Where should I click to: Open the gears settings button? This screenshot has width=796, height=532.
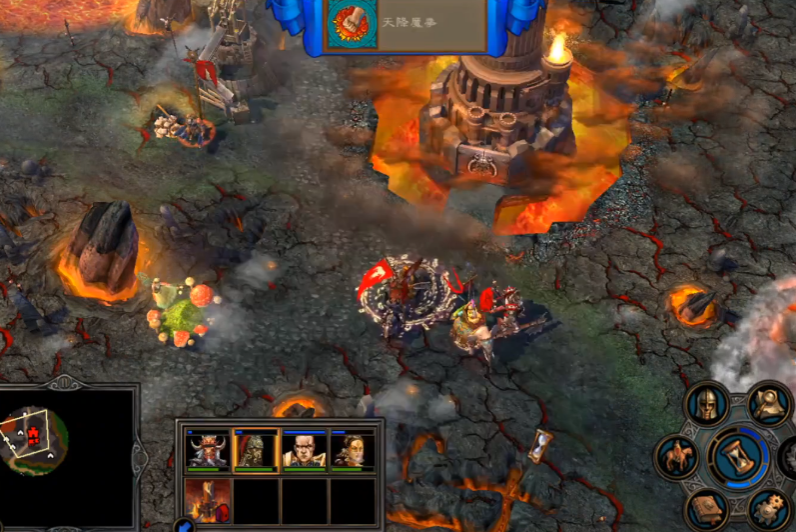[x=770, y=510]
